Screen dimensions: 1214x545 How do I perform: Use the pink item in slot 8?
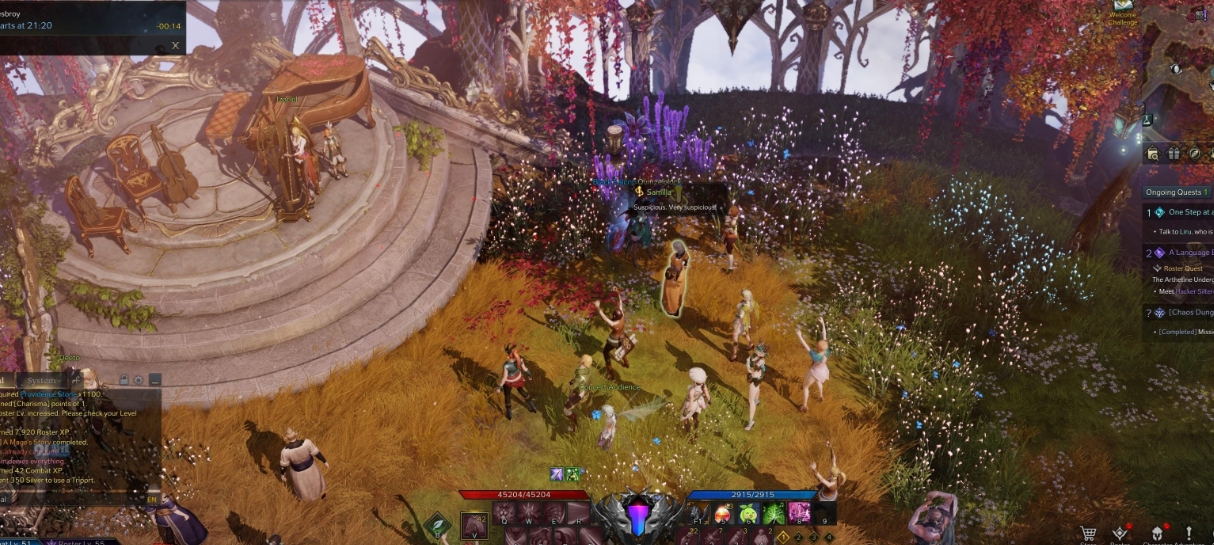coord(799,514)
